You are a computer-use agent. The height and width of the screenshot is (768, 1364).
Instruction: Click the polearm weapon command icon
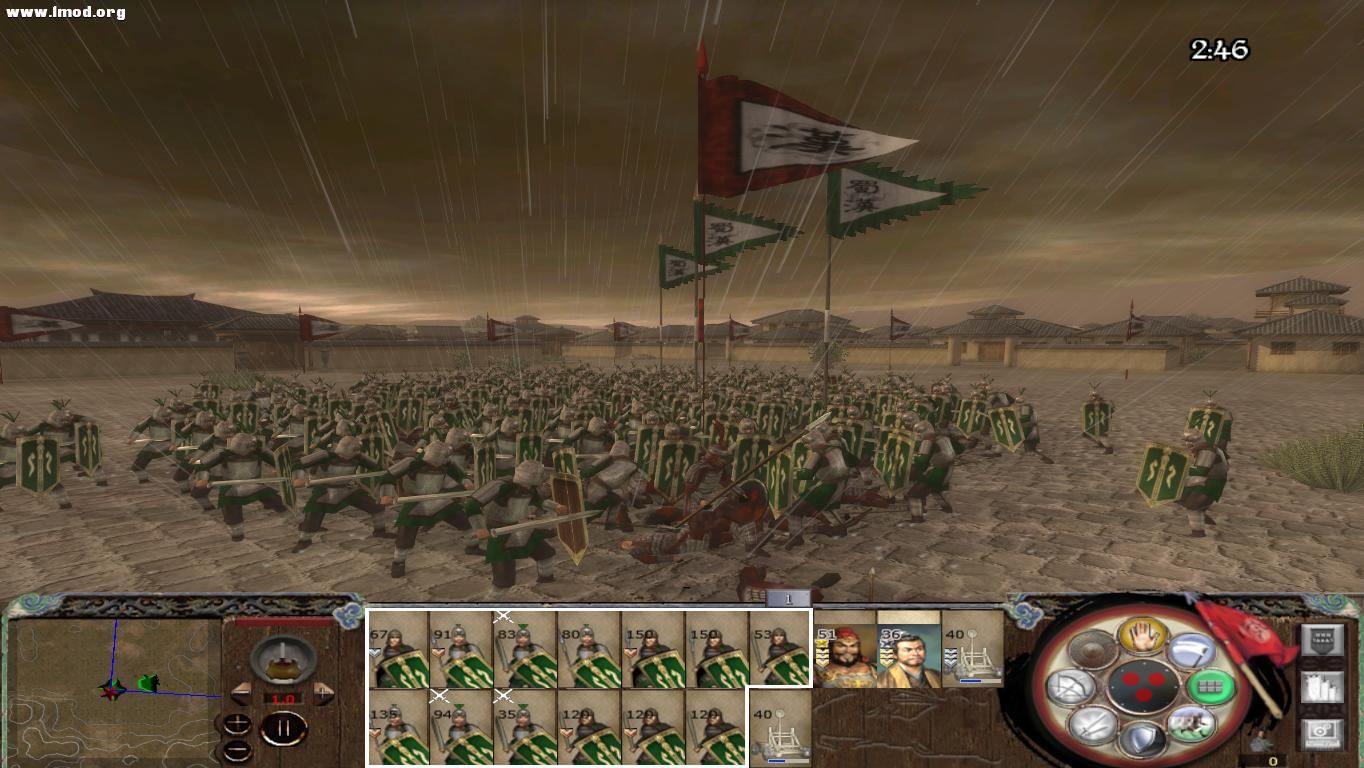point(1193,650)
